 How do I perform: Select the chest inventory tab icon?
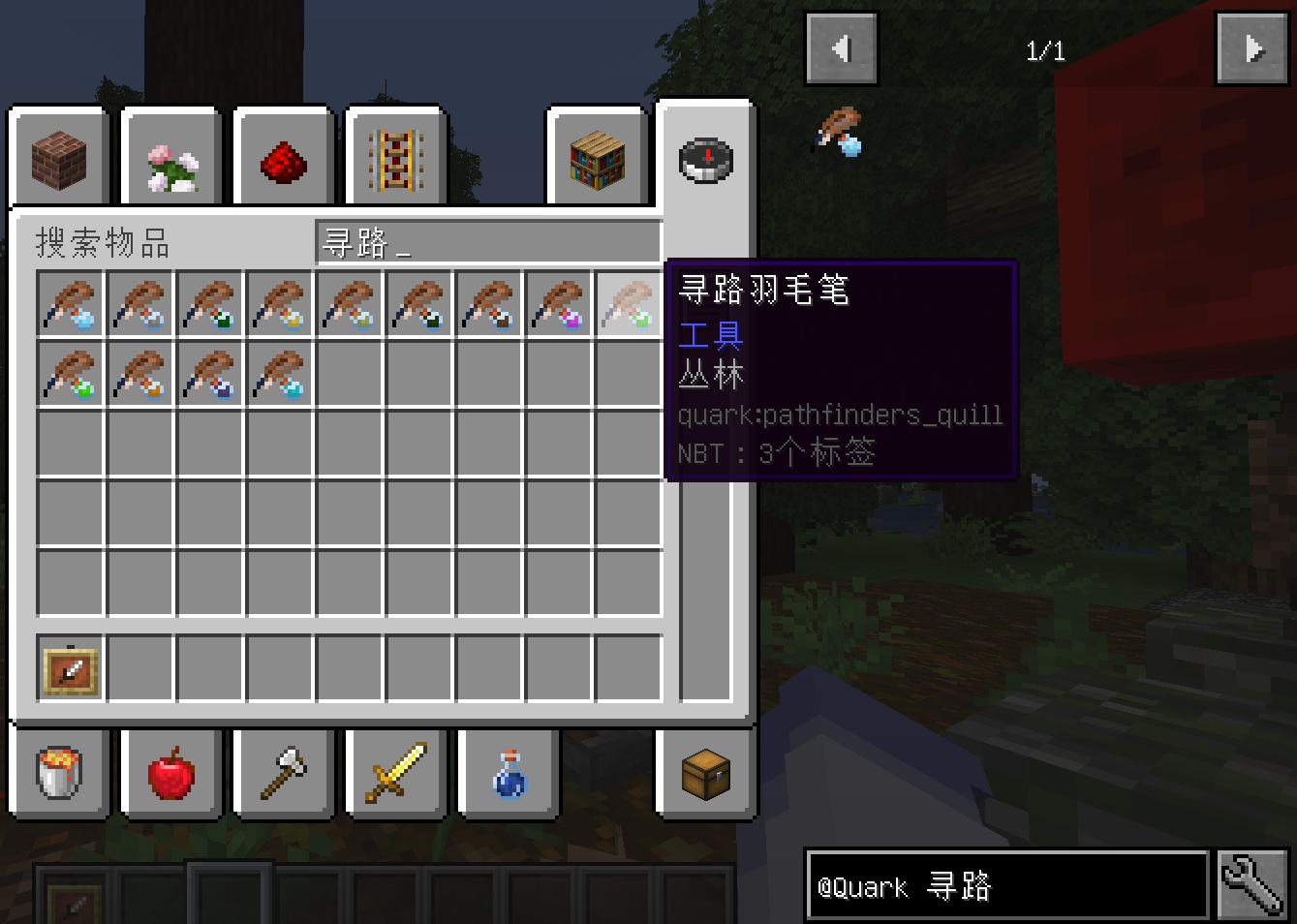click(x=705, y=774)
